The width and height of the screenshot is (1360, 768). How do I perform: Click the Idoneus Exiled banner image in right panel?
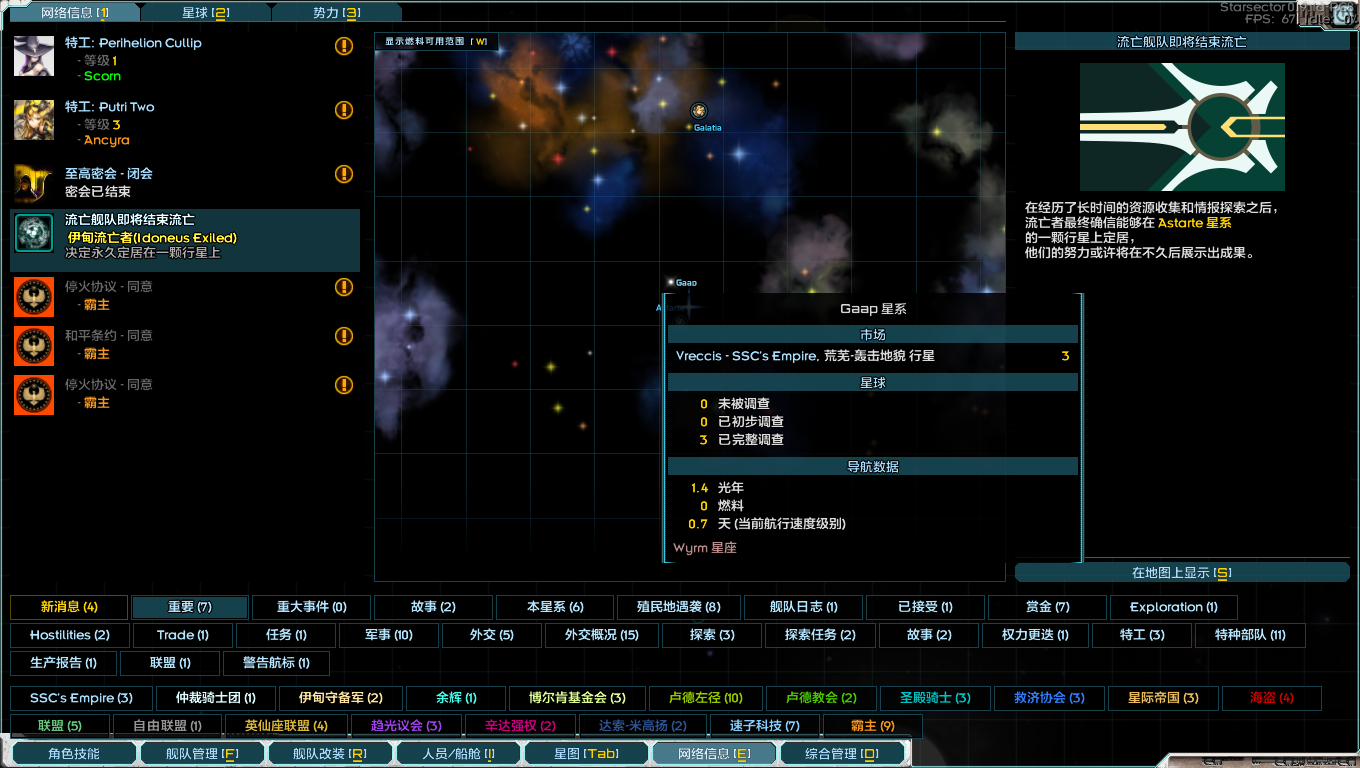click(x=1182, y=127)
